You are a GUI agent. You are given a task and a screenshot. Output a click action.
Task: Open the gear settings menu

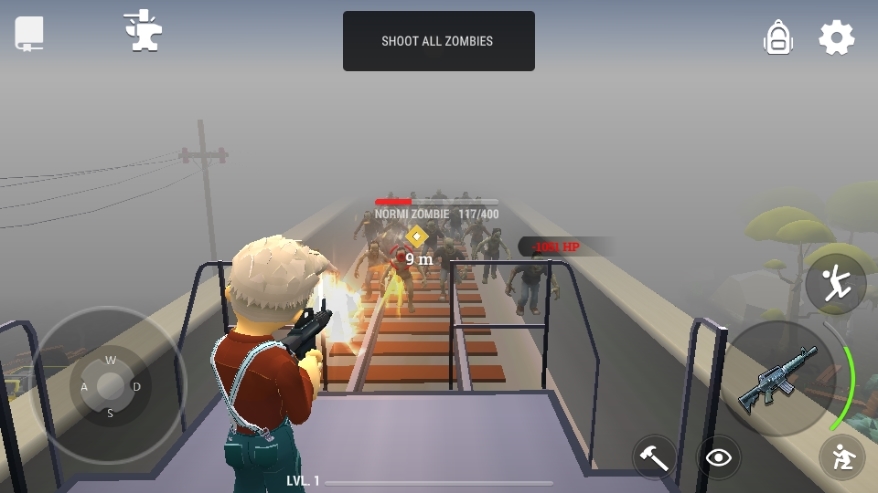836,38
